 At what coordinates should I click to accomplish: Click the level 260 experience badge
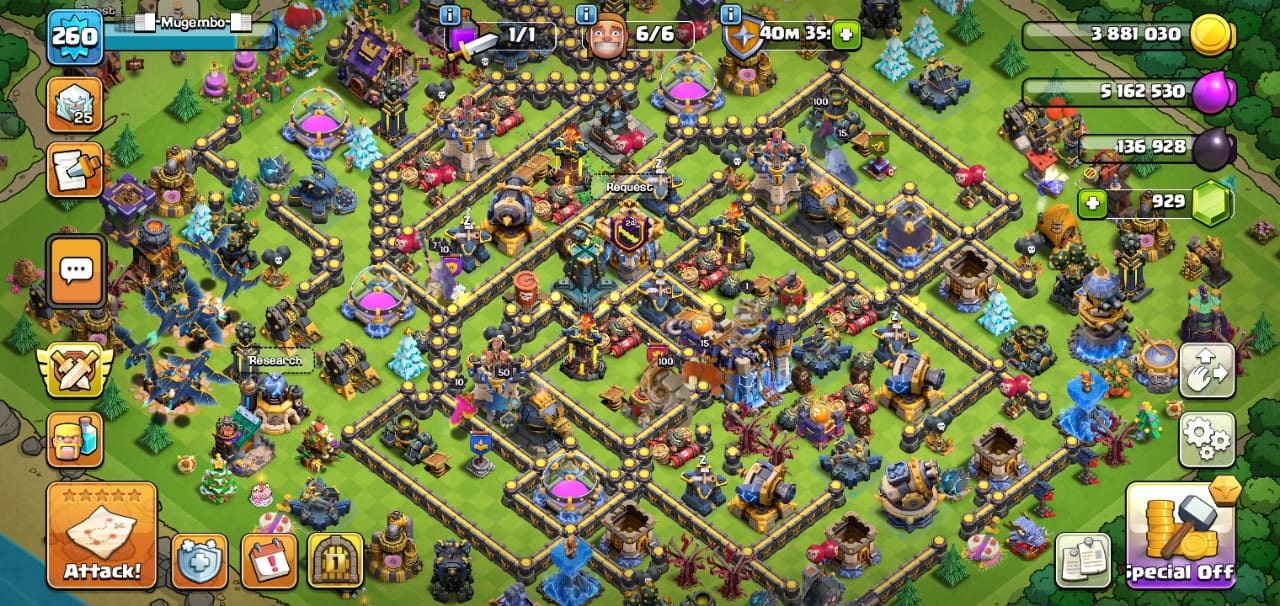point(75,38)
